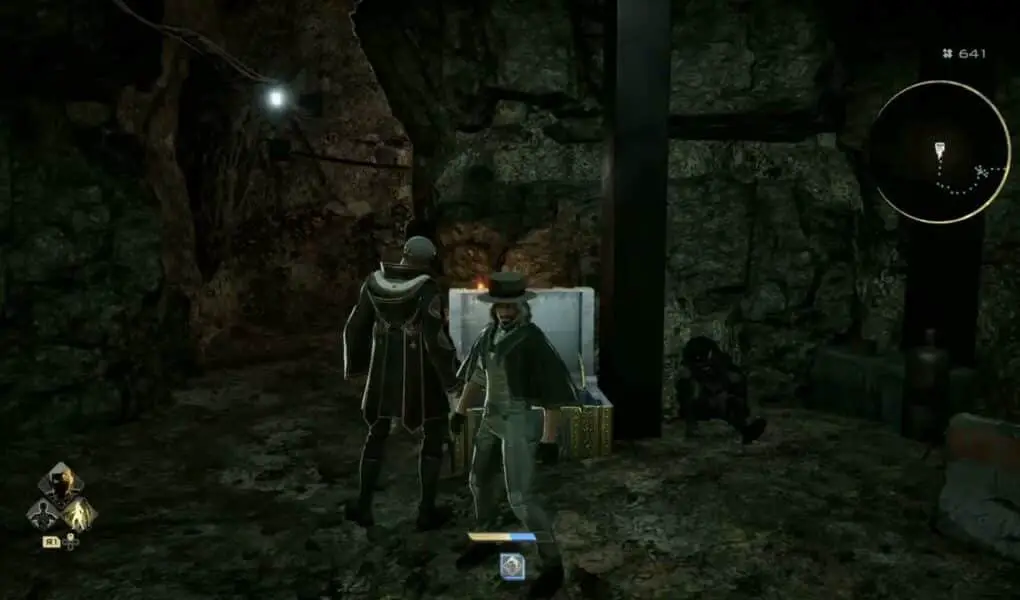1020x600 pixels.
Task: Select the star-shaped marker on the minimap
Action: click(x=981, y=172)
